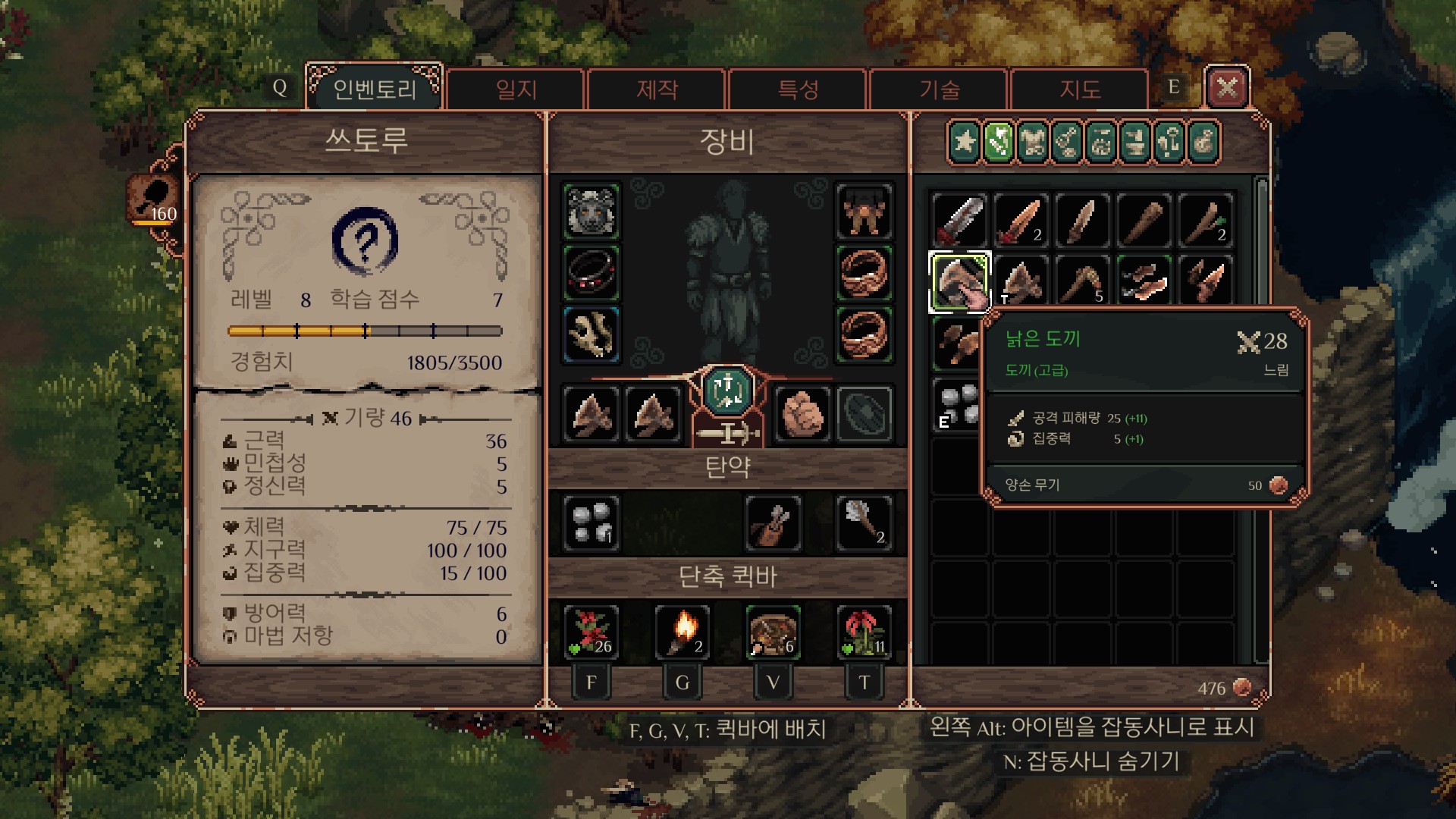The height and width of the screenshot is (819, 1456).
Task: Click the wolf head helmet slot
Action: [x=591, y=211]
